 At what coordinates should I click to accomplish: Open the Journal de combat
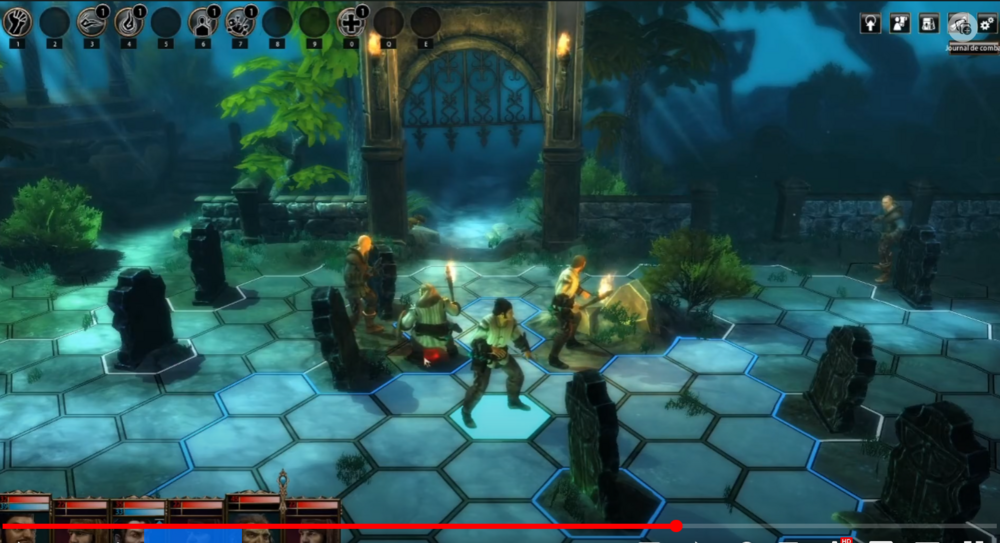coord(961,25)
